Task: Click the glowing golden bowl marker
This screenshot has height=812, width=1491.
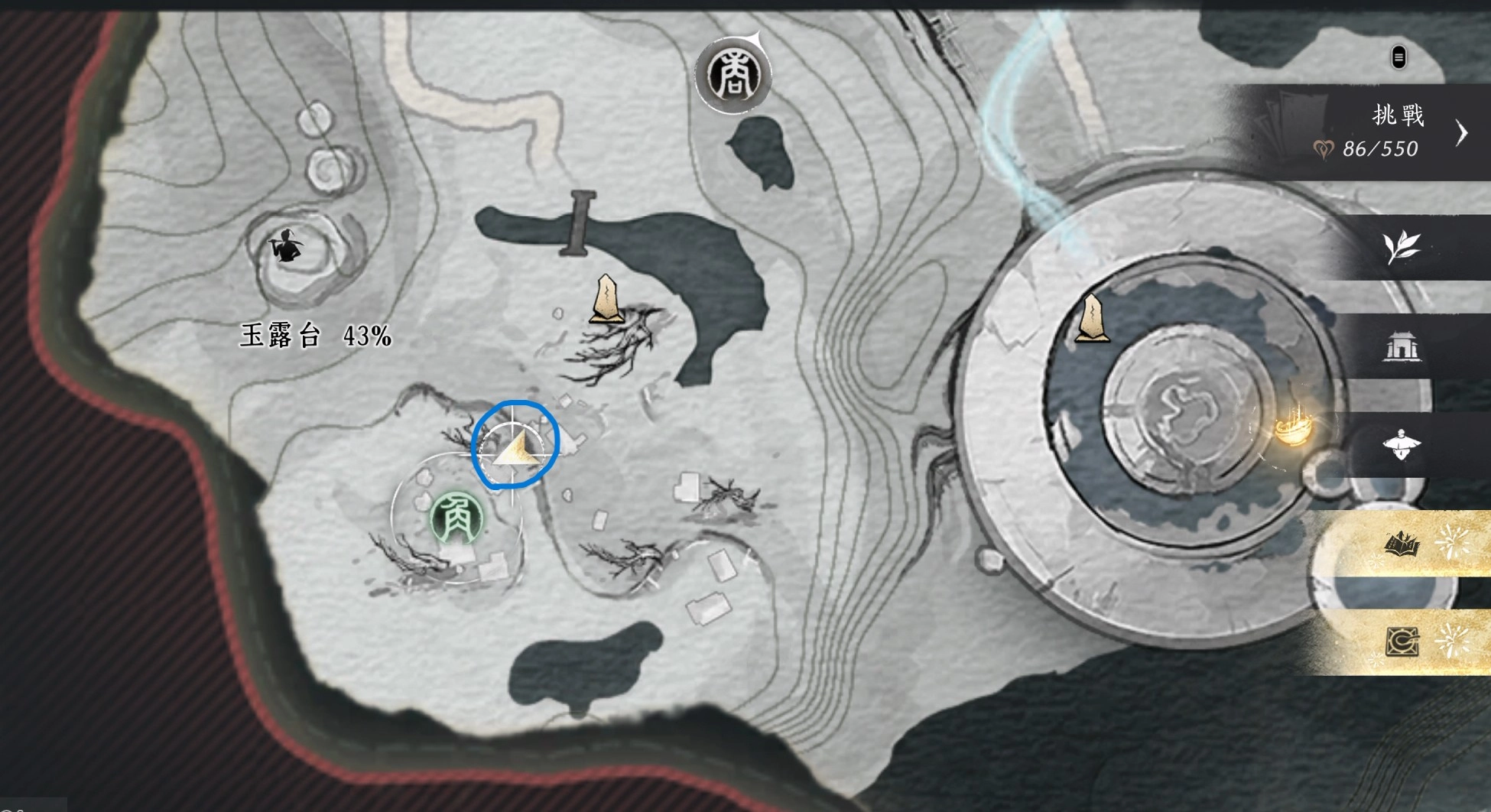Action: pyautogui.click(x=1292, y=429)
